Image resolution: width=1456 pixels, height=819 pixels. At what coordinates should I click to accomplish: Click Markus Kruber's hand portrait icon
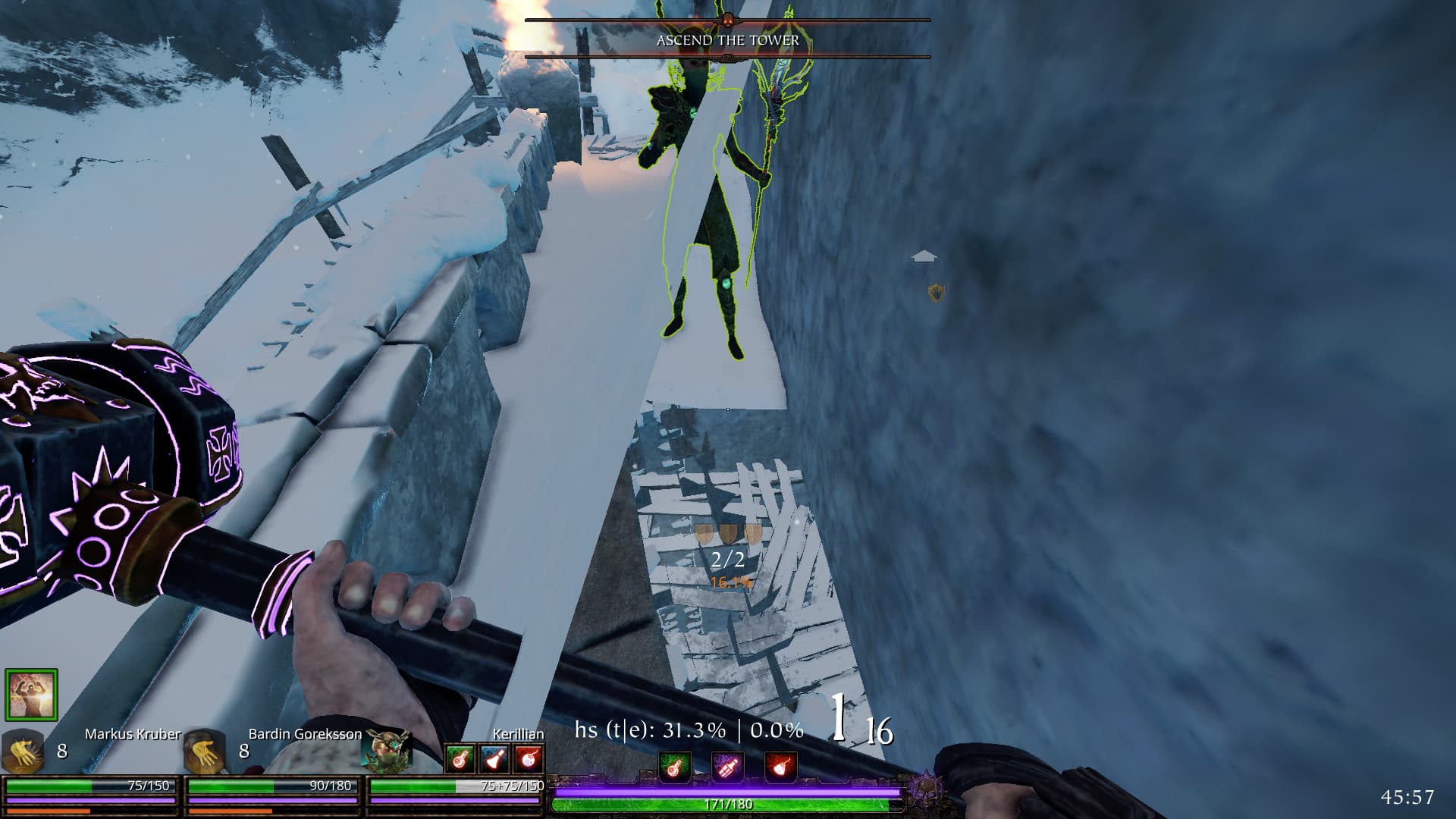click(21, 752)
